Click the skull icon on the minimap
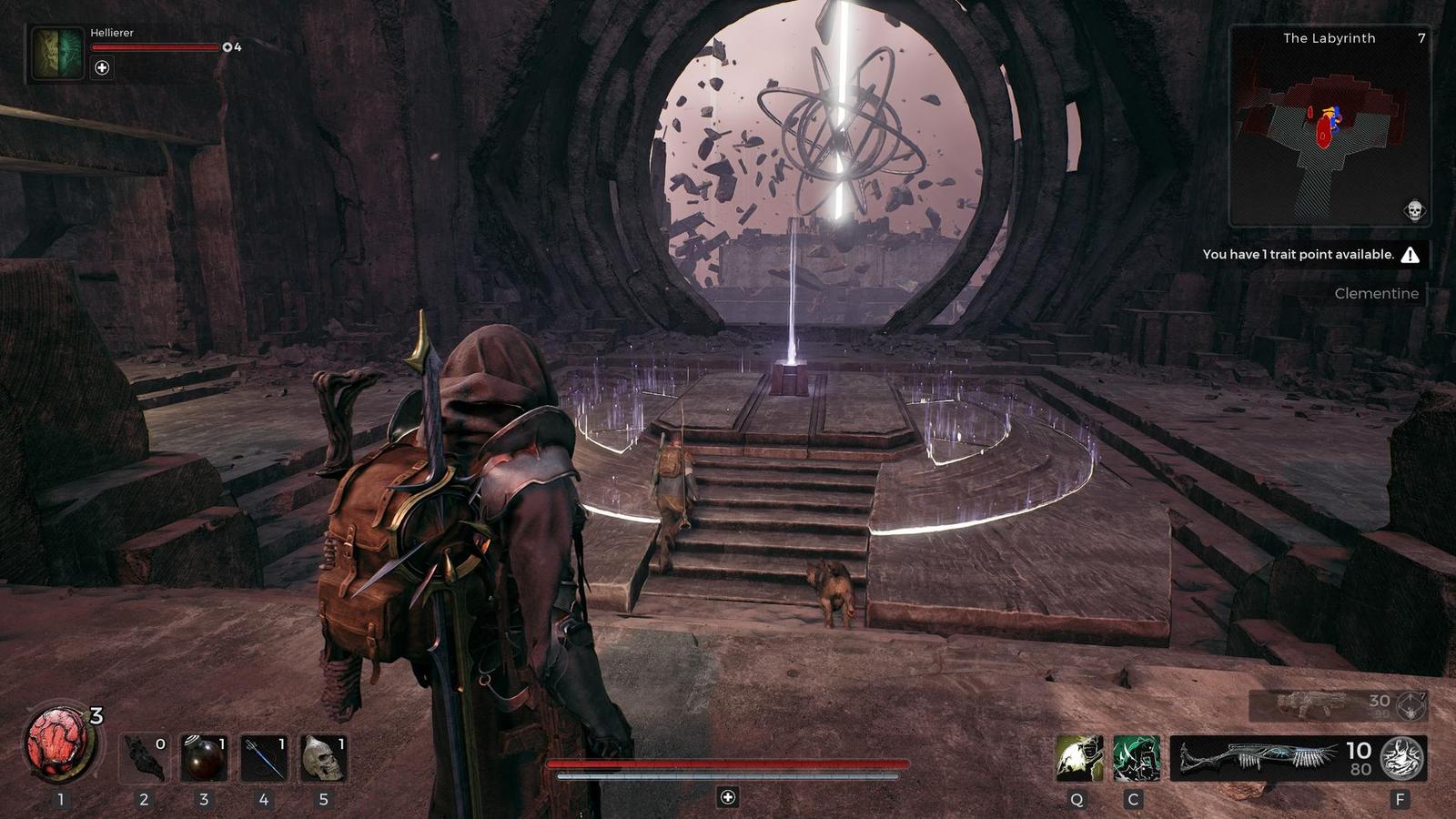1456x819 pixels. click(1414, 210)
